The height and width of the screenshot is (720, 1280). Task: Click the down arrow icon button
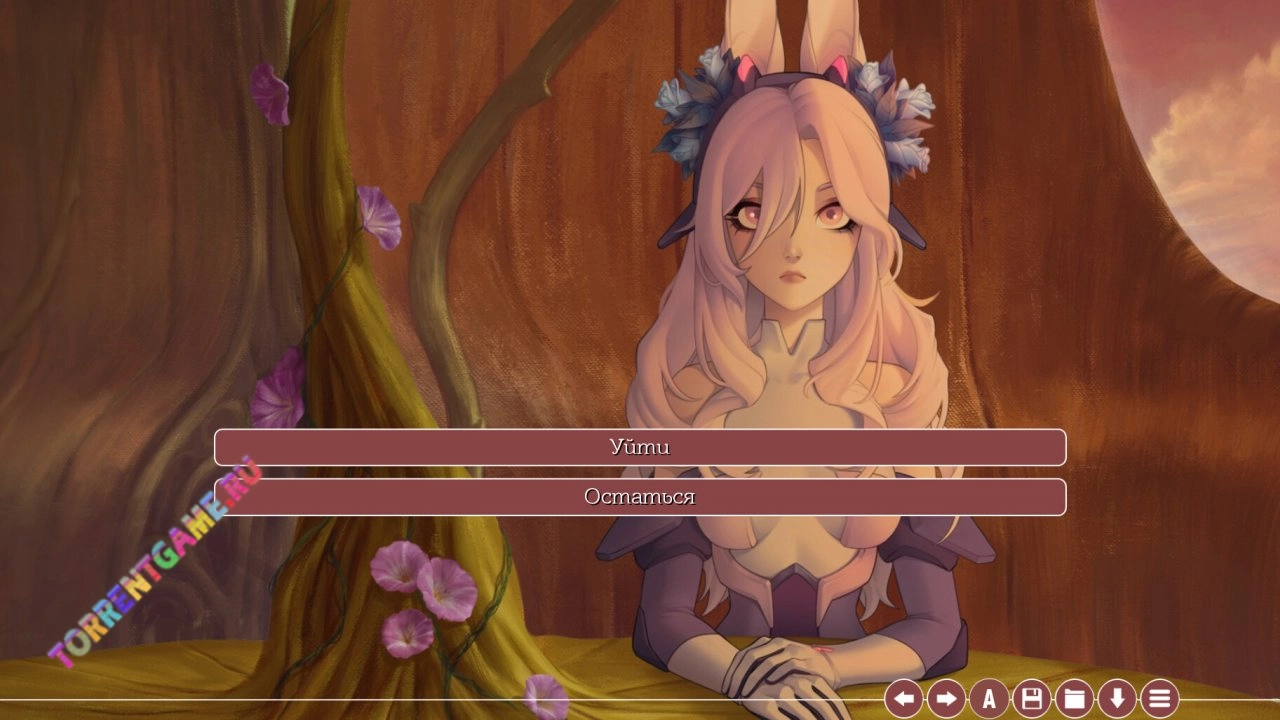(x=1117, y=698)
